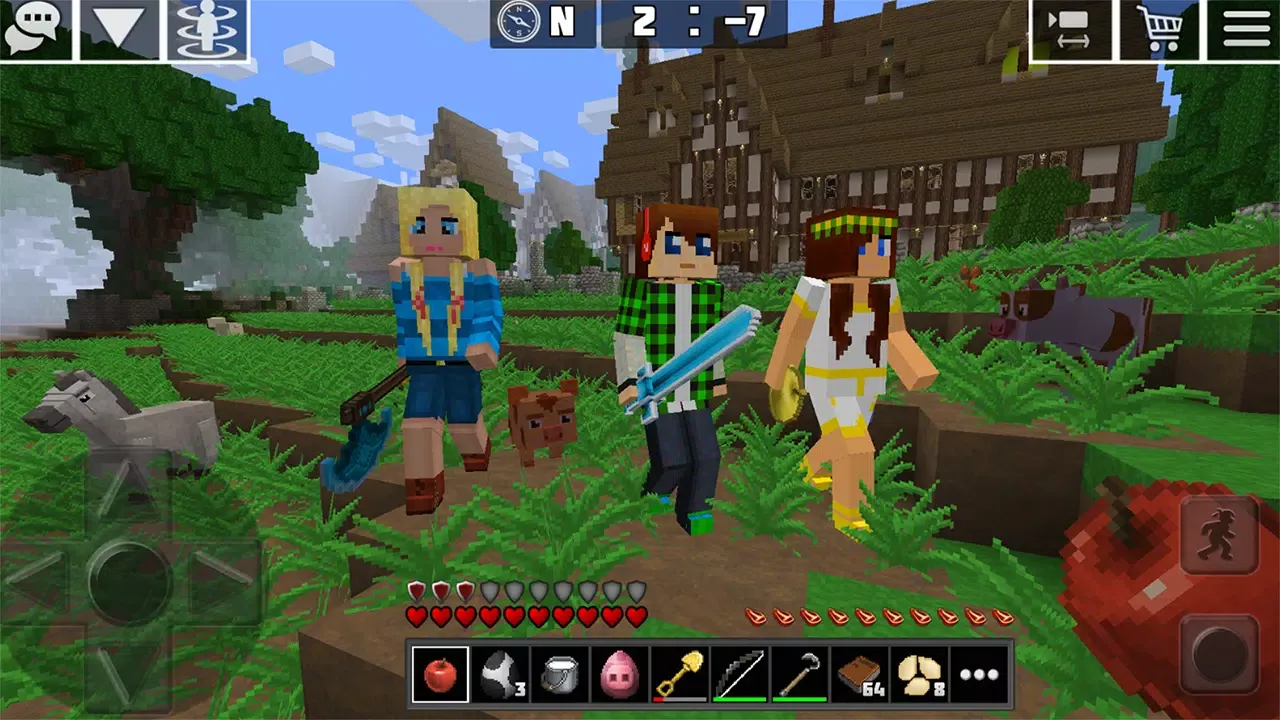The image size is (1280, 720).
Task: Select the shopping cart store icon
Action: [1160, 27]
